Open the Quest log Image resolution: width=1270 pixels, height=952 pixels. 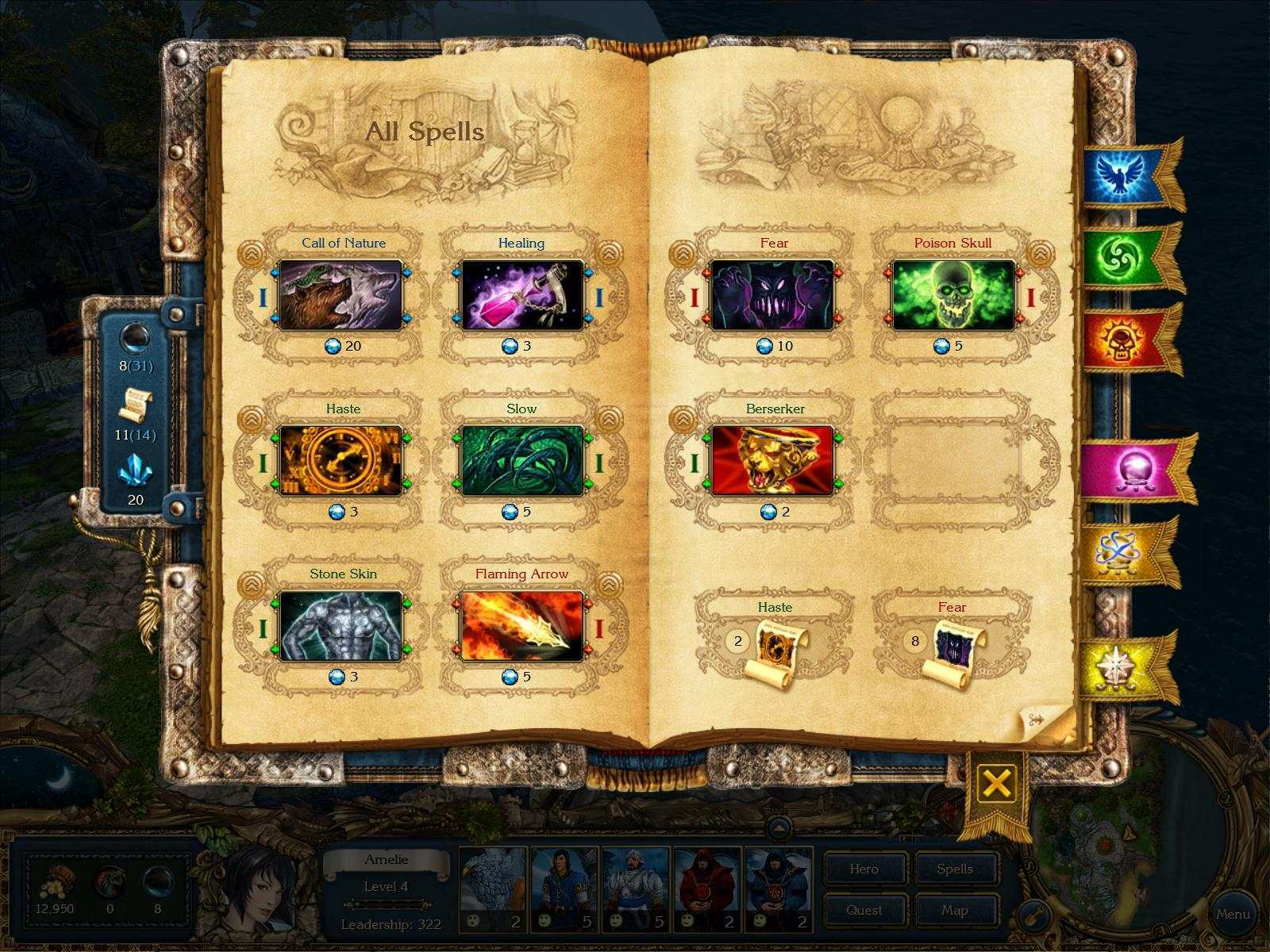point(864,910)
